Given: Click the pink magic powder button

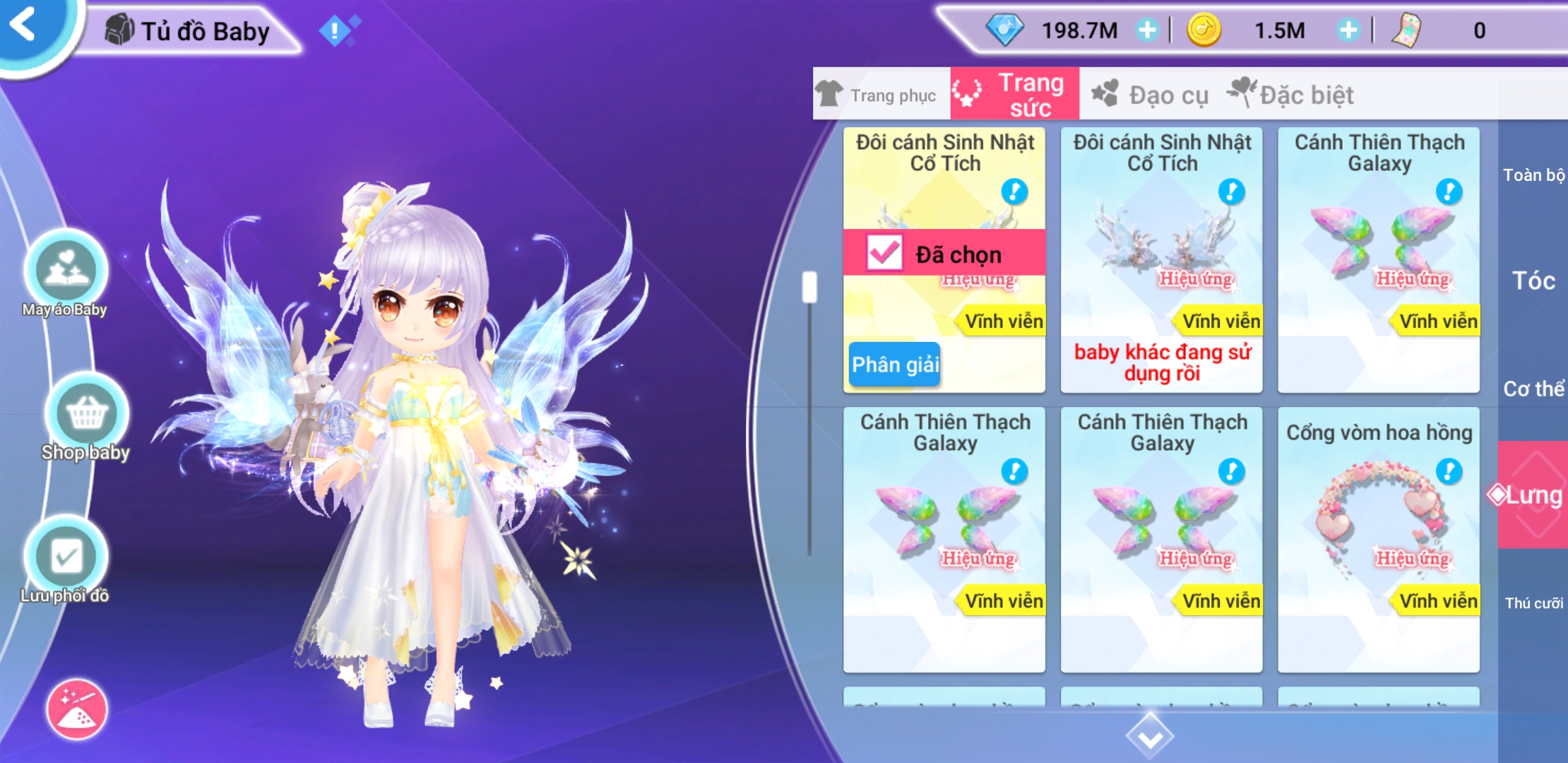Looking at the screenshot, I should 77,710.
